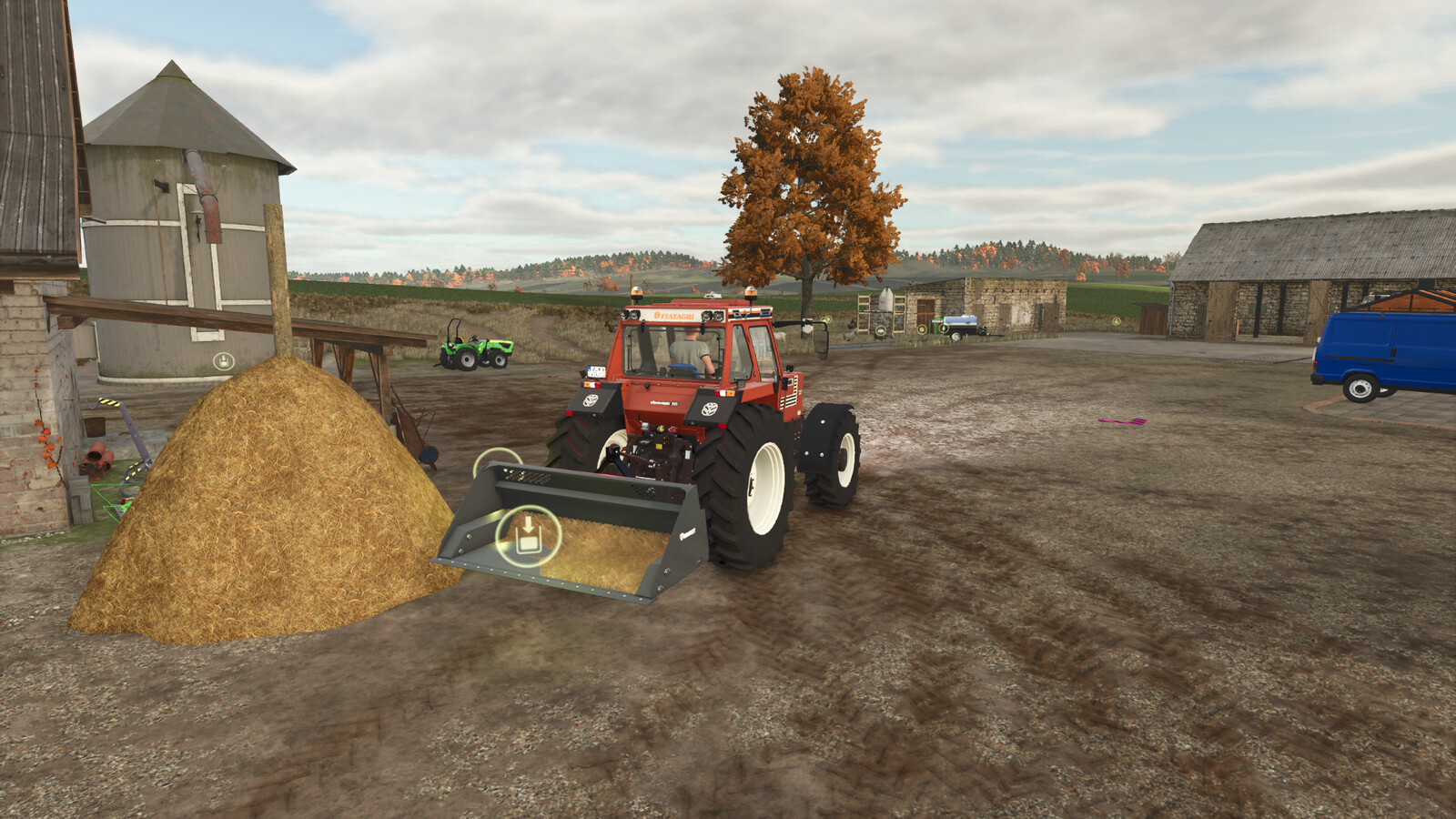Click the tractor's rear license plate
1456x819 pixels.
(x=598, y=371)
